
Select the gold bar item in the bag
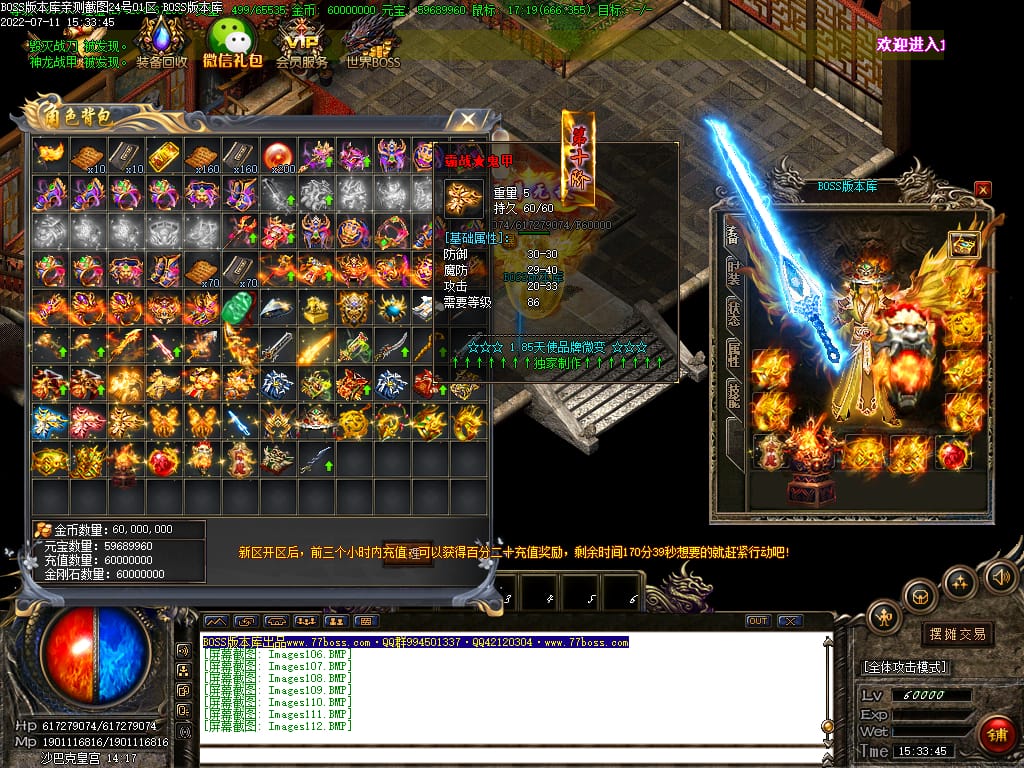point(163,155)
